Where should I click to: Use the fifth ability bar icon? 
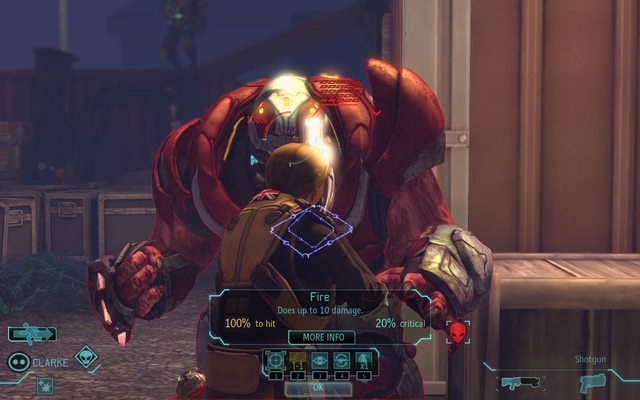tap(364, 361)
